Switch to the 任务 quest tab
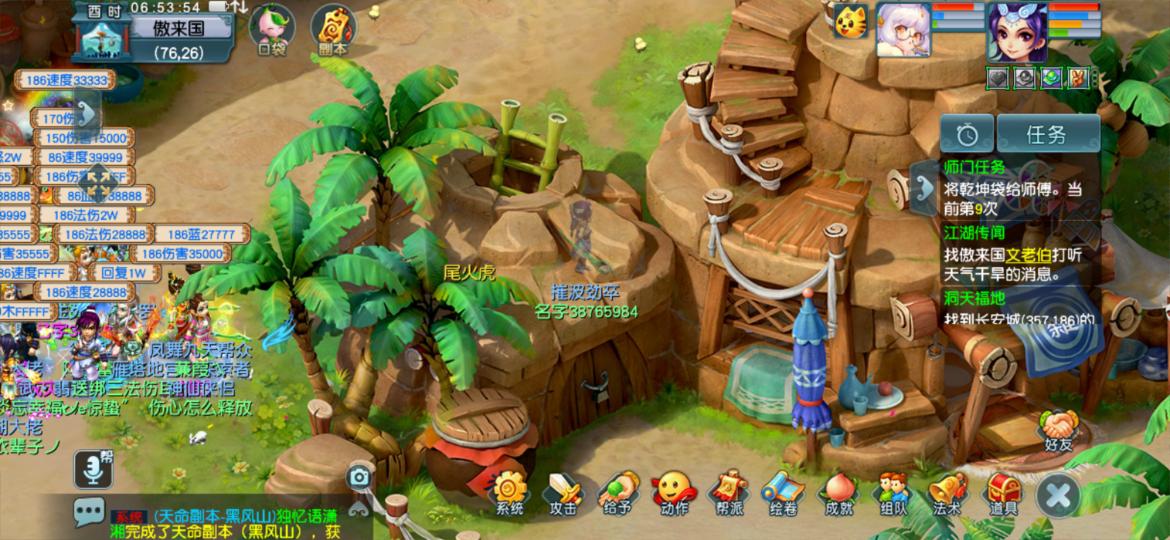Screen dimensions: 1170x540 pyautogui.click(x=1048, y=134)
